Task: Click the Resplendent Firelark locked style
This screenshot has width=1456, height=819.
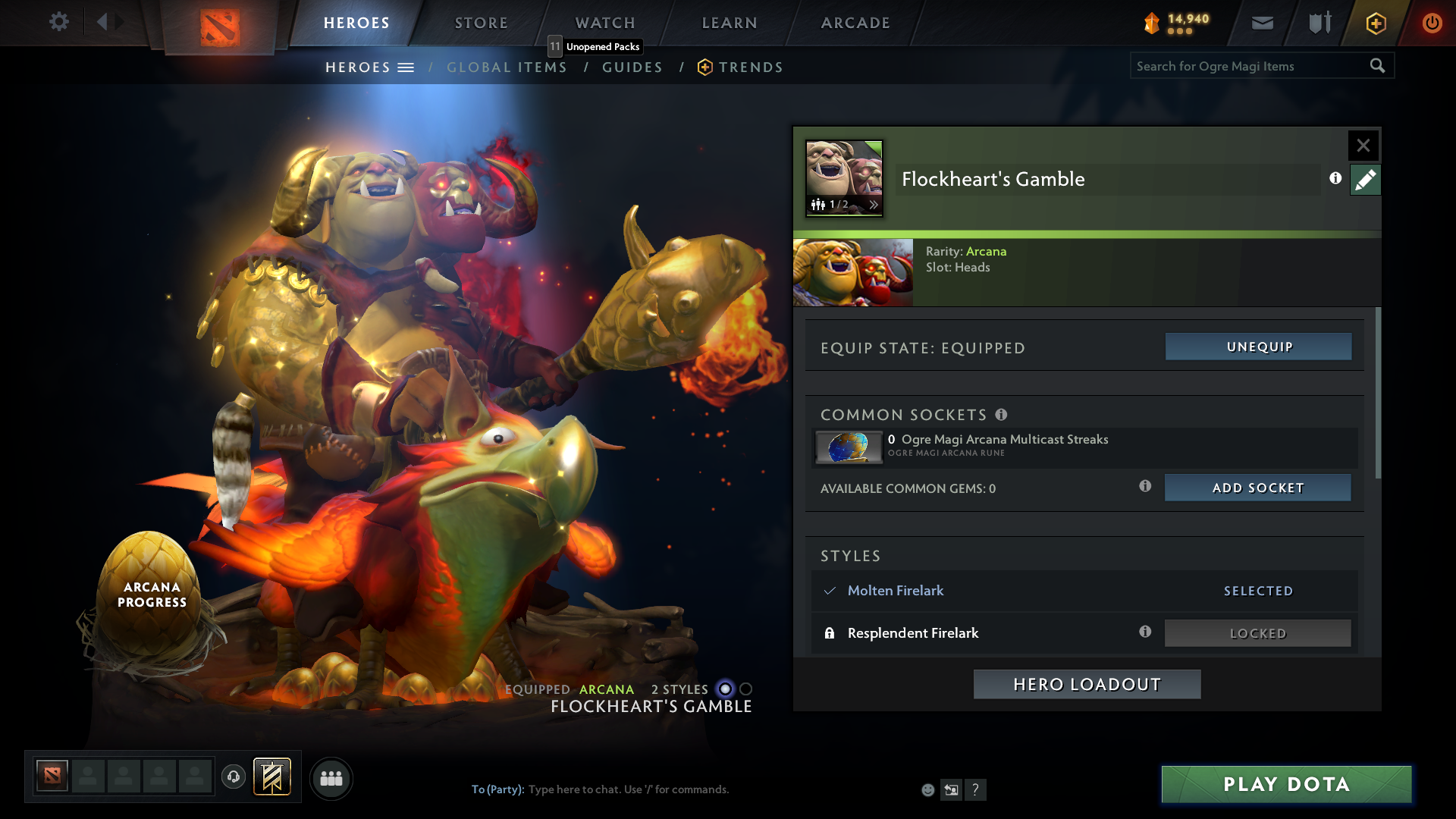Action: [913, 632]
